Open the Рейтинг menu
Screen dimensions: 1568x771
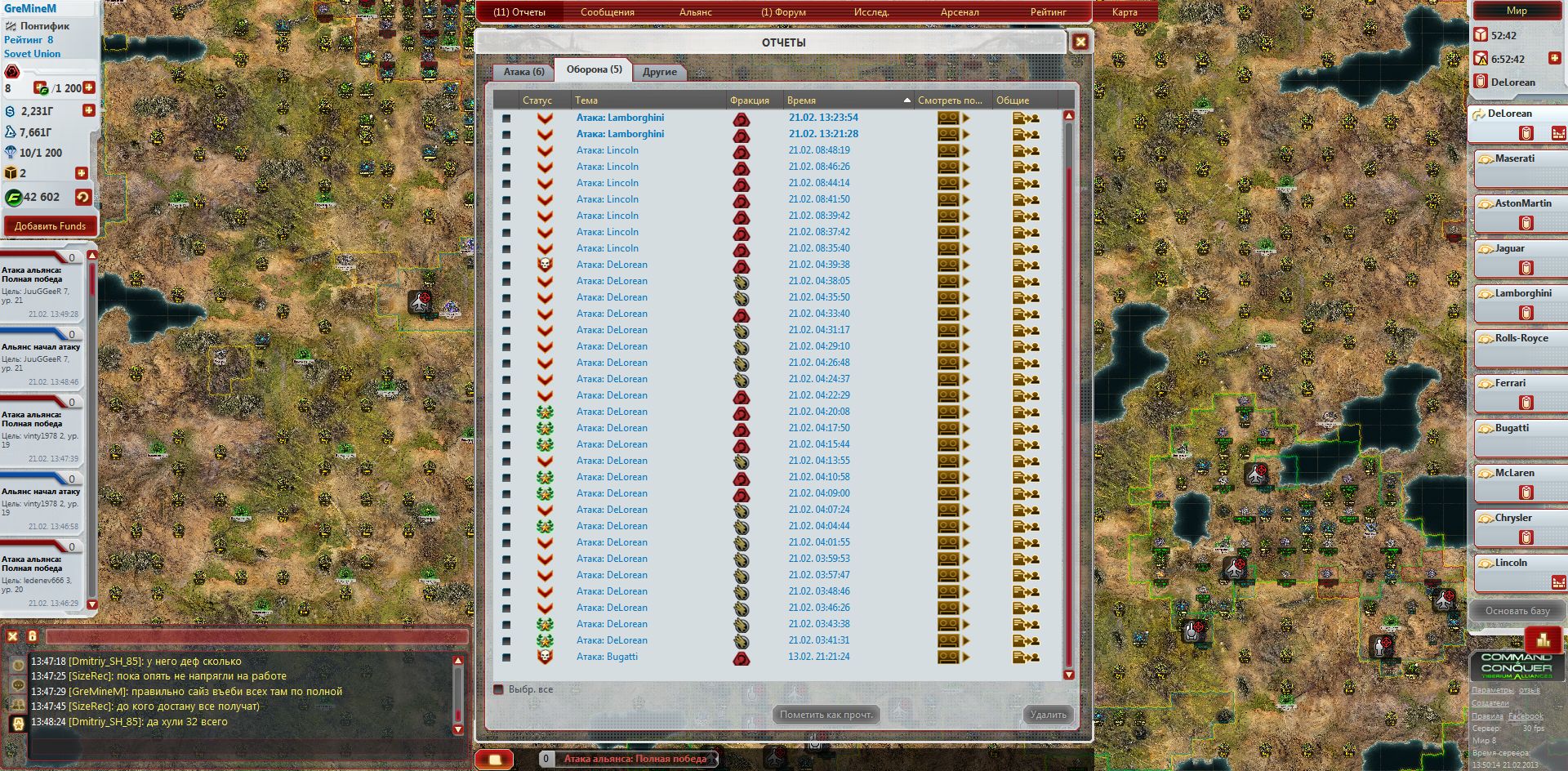coord(1048,12)
